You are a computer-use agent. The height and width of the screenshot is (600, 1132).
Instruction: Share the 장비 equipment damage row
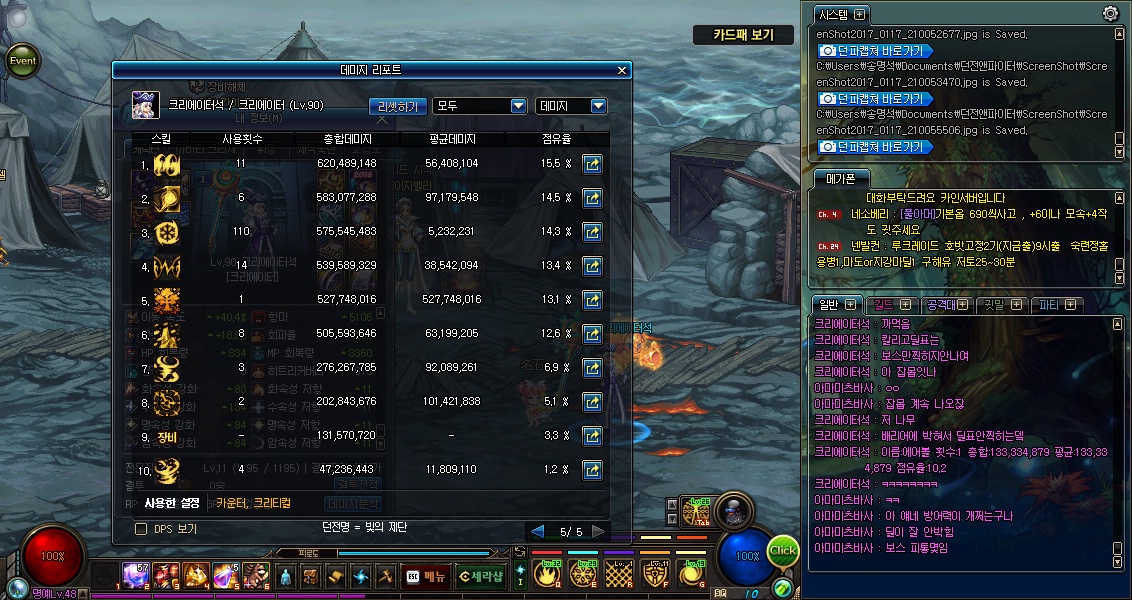[x=592, y=436]
